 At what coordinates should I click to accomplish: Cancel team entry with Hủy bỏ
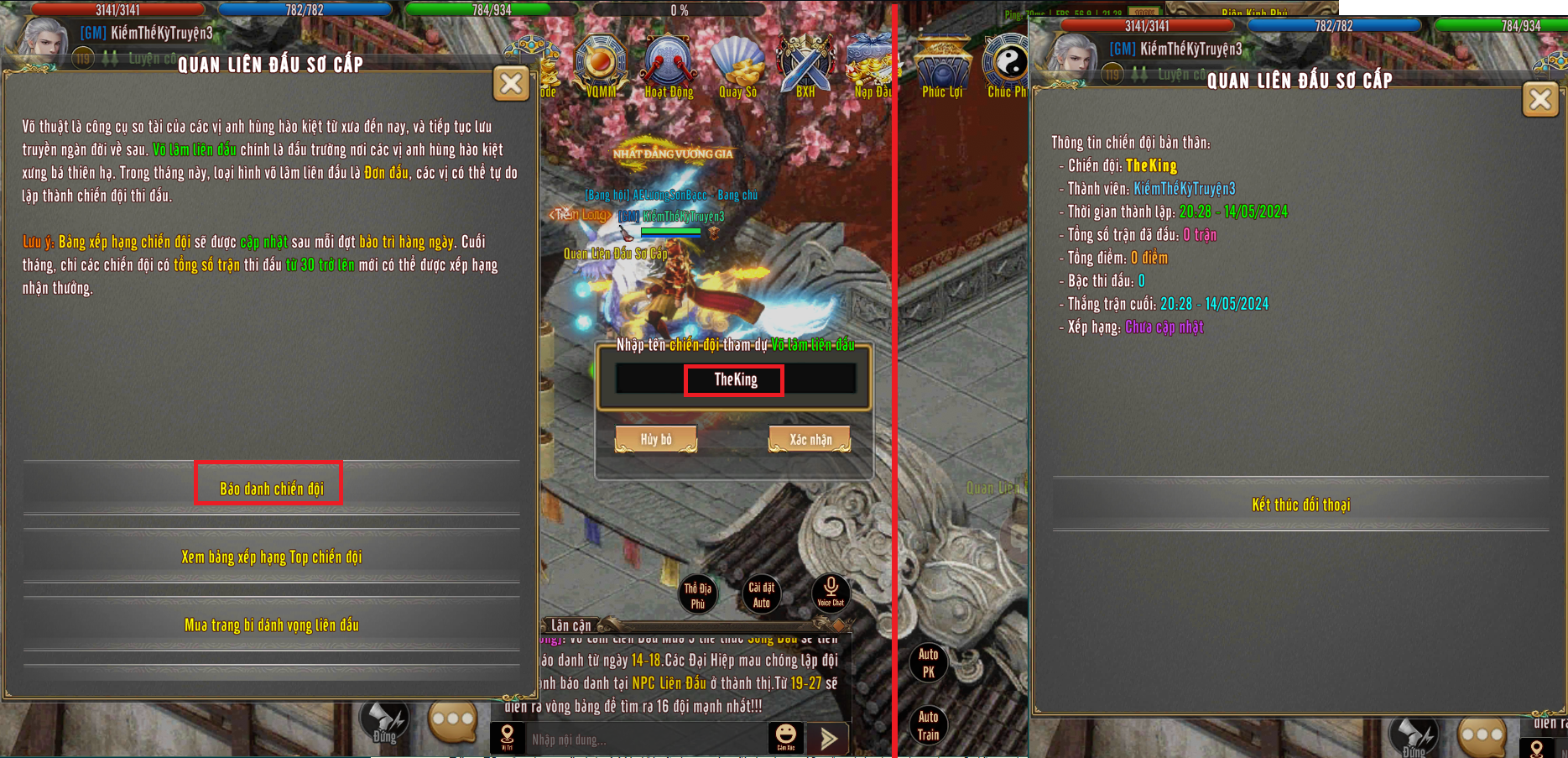click(656, 439)
